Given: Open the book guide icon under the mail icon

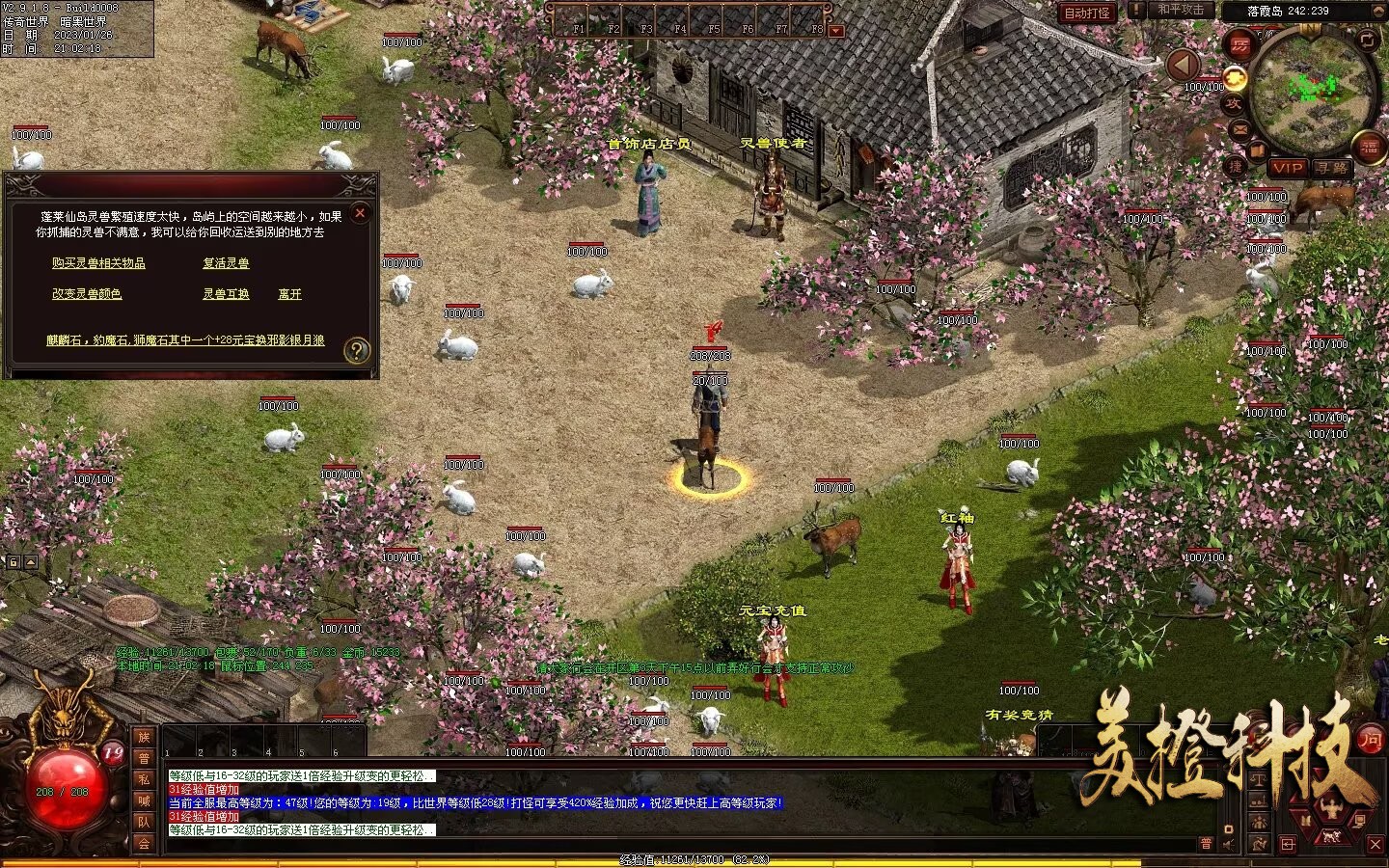Looking at the screenshot, I should click(x=1258, y=150).
